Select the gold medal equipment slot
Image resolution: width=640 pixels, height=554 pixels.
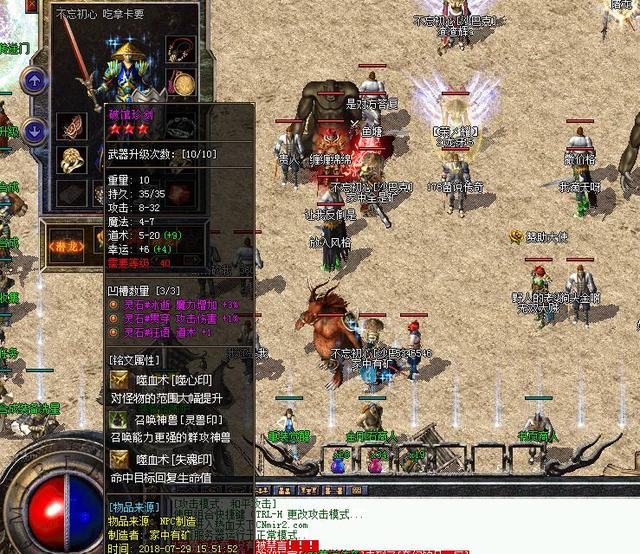181,84
